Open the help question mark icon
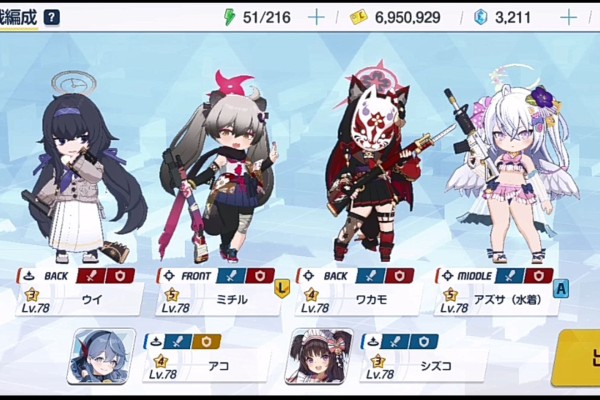 [x=52, y=17]
